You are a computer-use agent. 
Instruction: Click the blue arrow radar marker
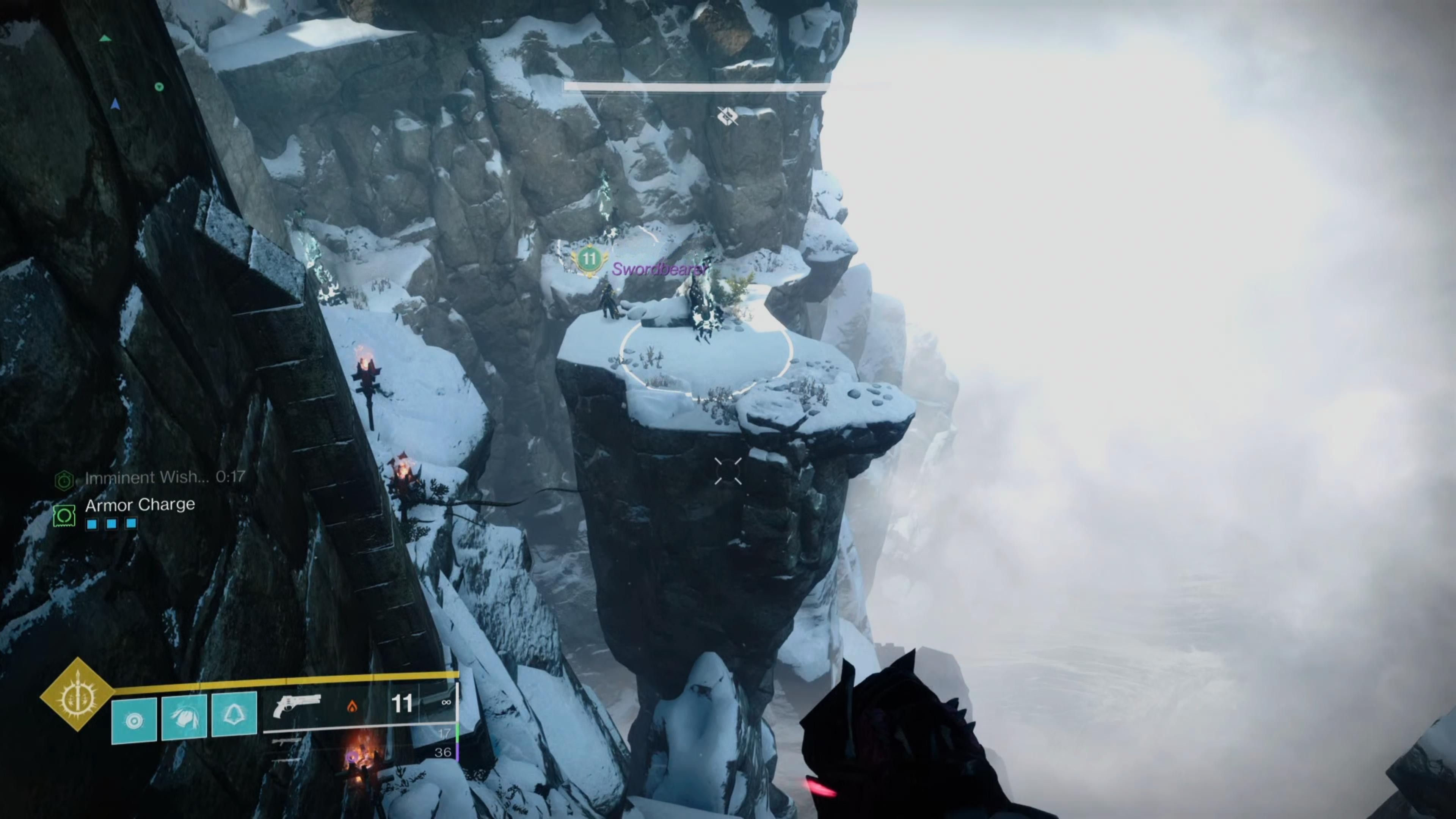pos(115,104)
